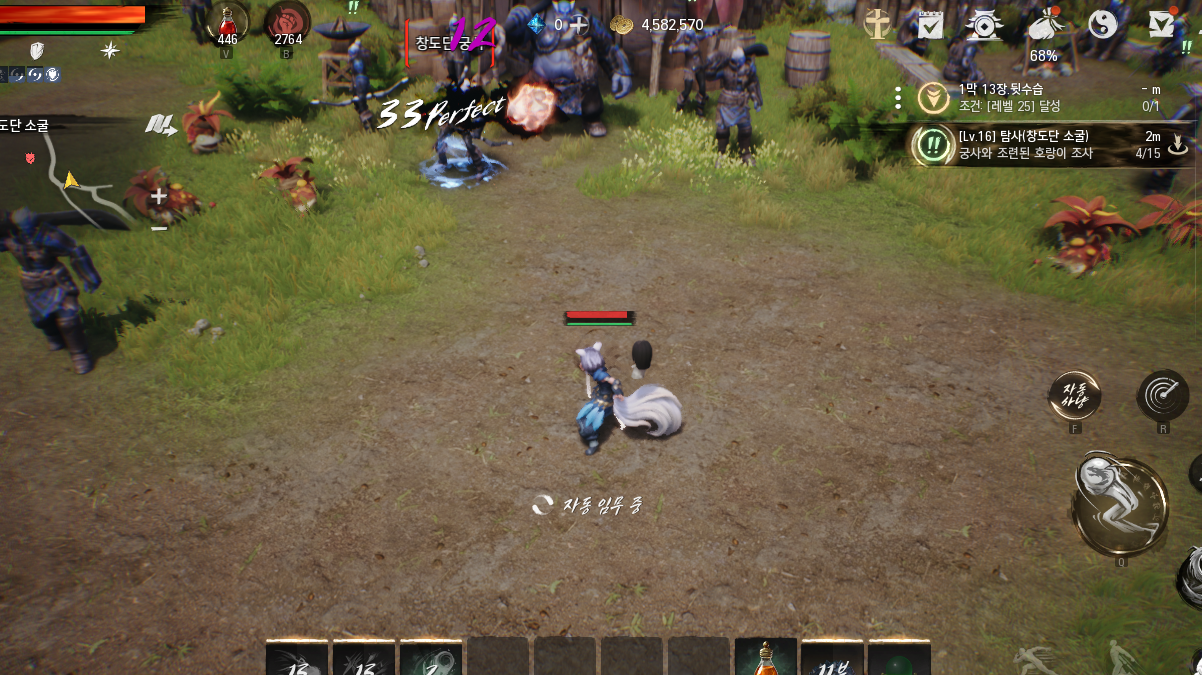Image resolution: width=1202 pixels, height=675 pixels.
Task: Zoom out the minimap with the minus button
Action: tap(158, 228)
